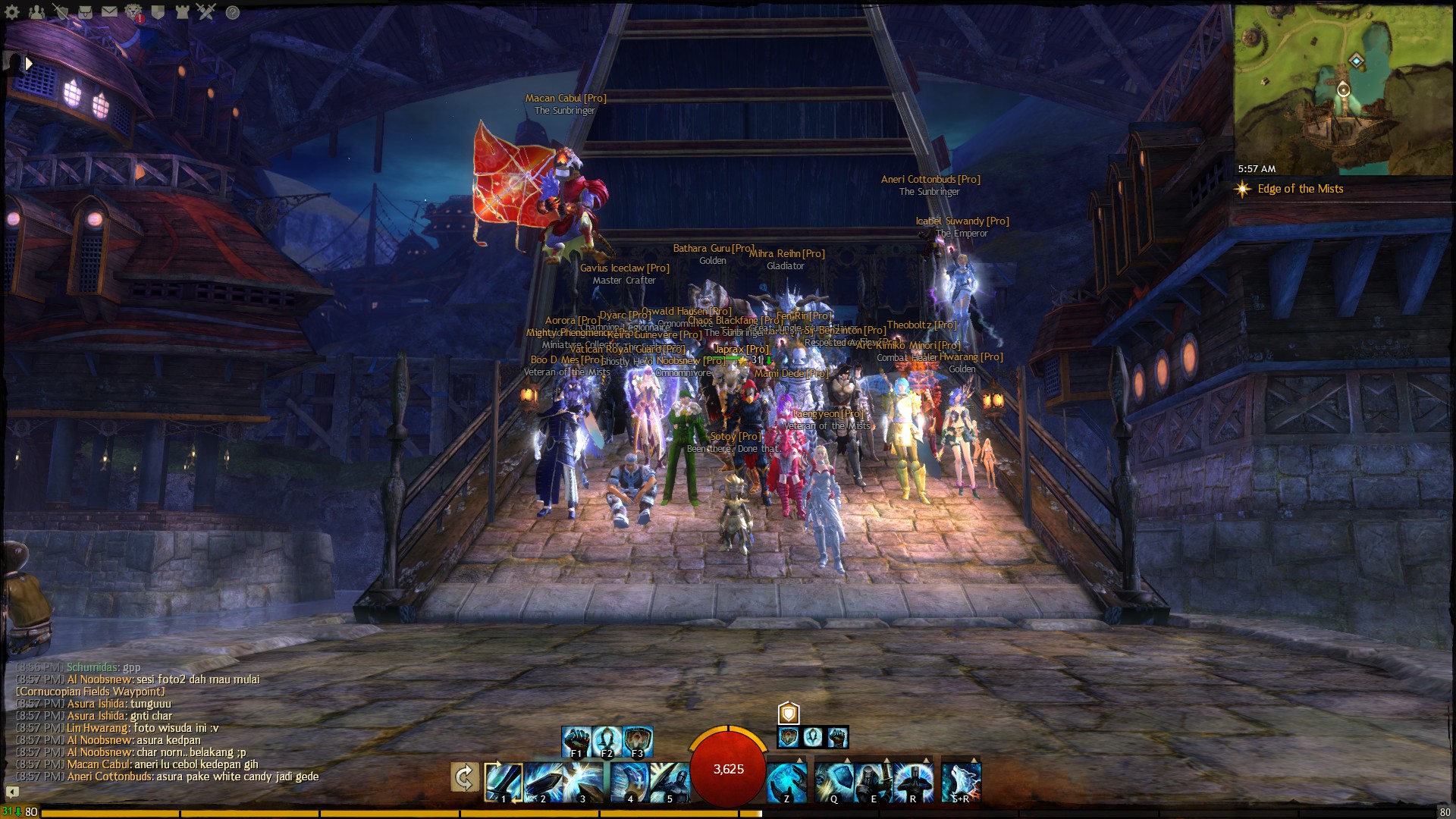Open the PvP crossed swords icon
Viewport: 1456px width, 819px height.
point(206,12)
